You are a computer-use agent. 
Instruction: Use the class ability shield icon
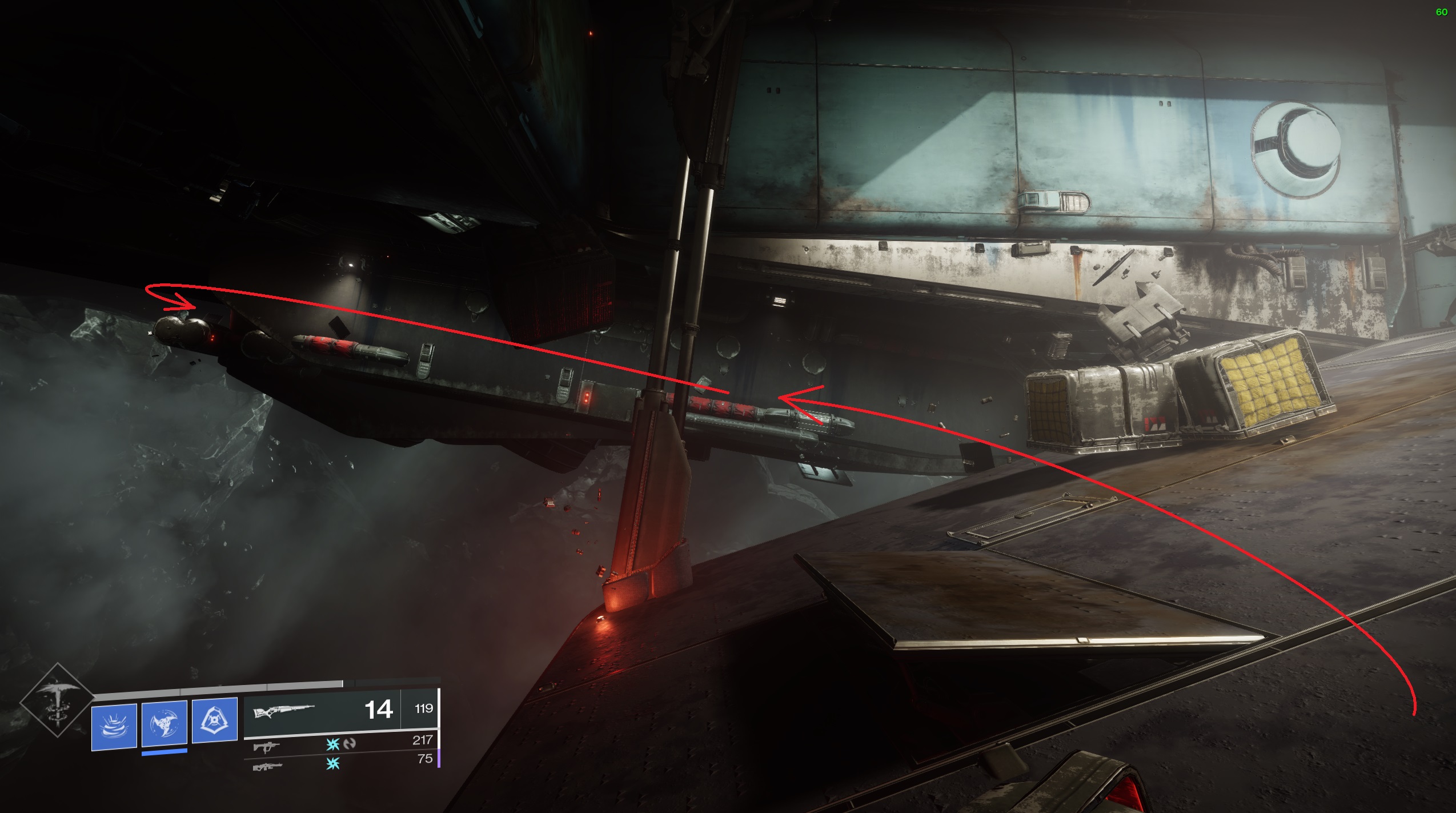point(215,720)
